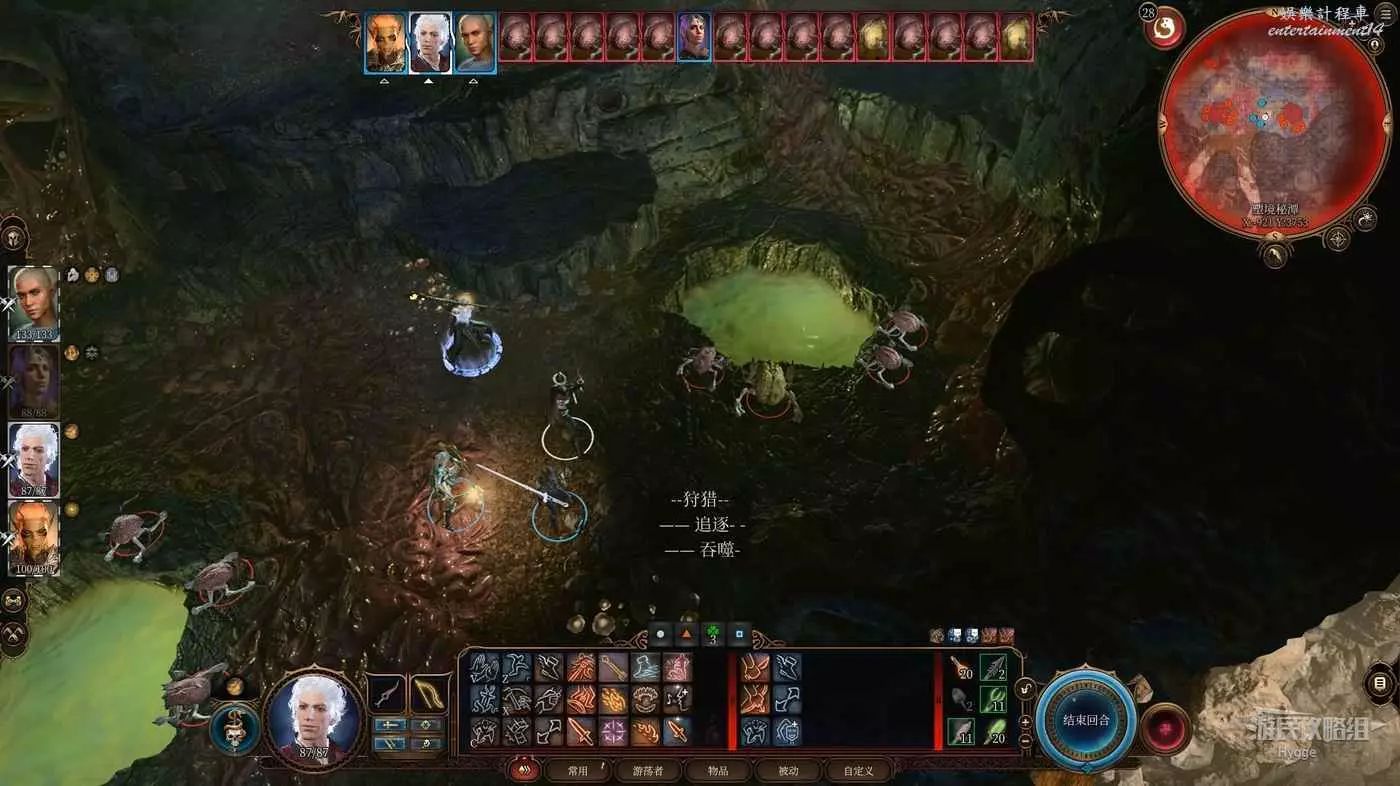Screen dimensions: 1400x786
Task: Select the ranged bow weapon slot
Action: (429, 694)
